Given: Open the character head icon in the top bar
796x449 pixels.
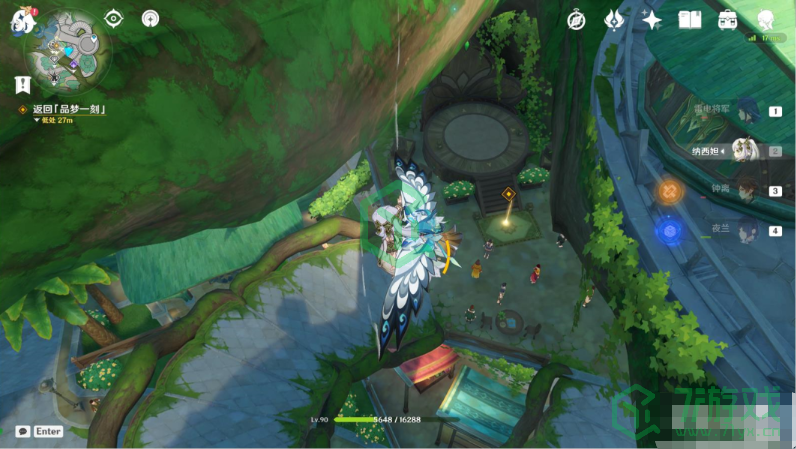Looking at the screenshot, I should pos(765,20).
